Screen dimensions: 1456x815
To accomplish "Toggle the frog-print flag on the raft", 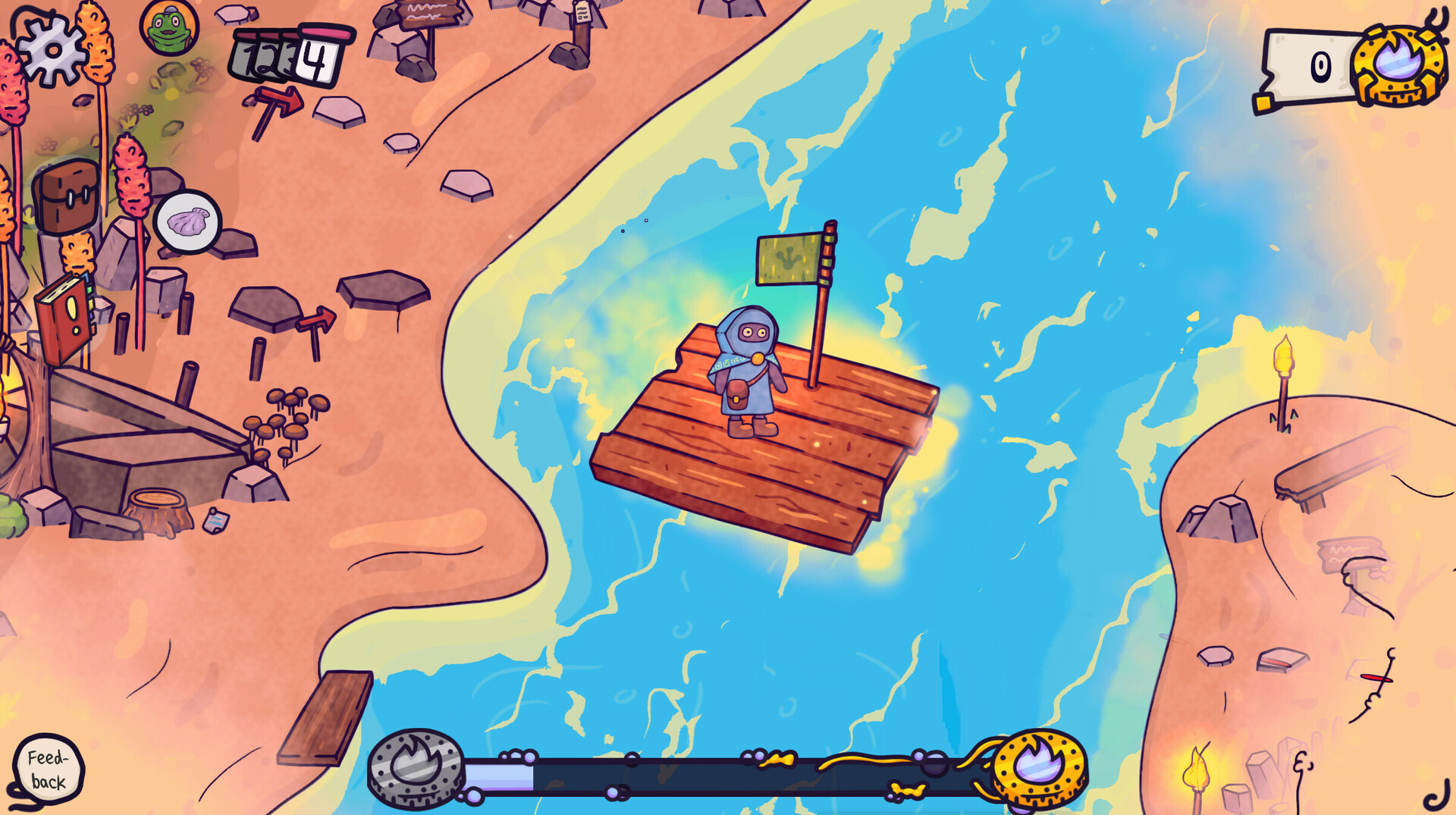I will click(789, 258).
